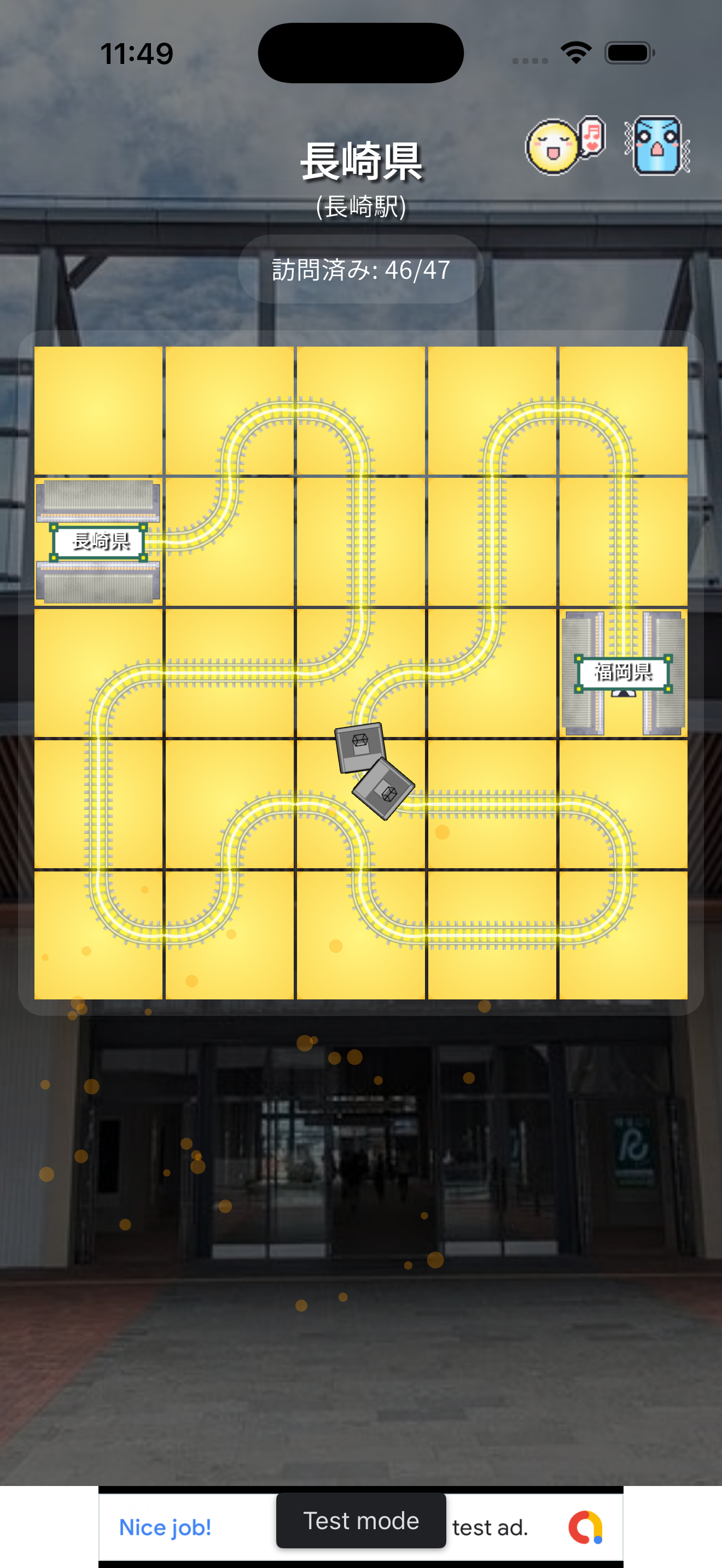Tap the battery icon in the status bar
Viewport: 722px width, 1568px height.
630,52
